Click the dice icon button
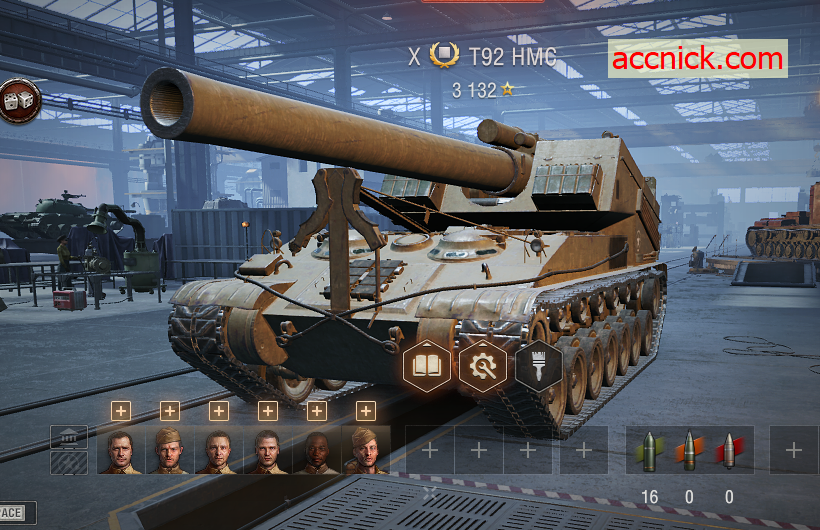 [x=20, y=100]
